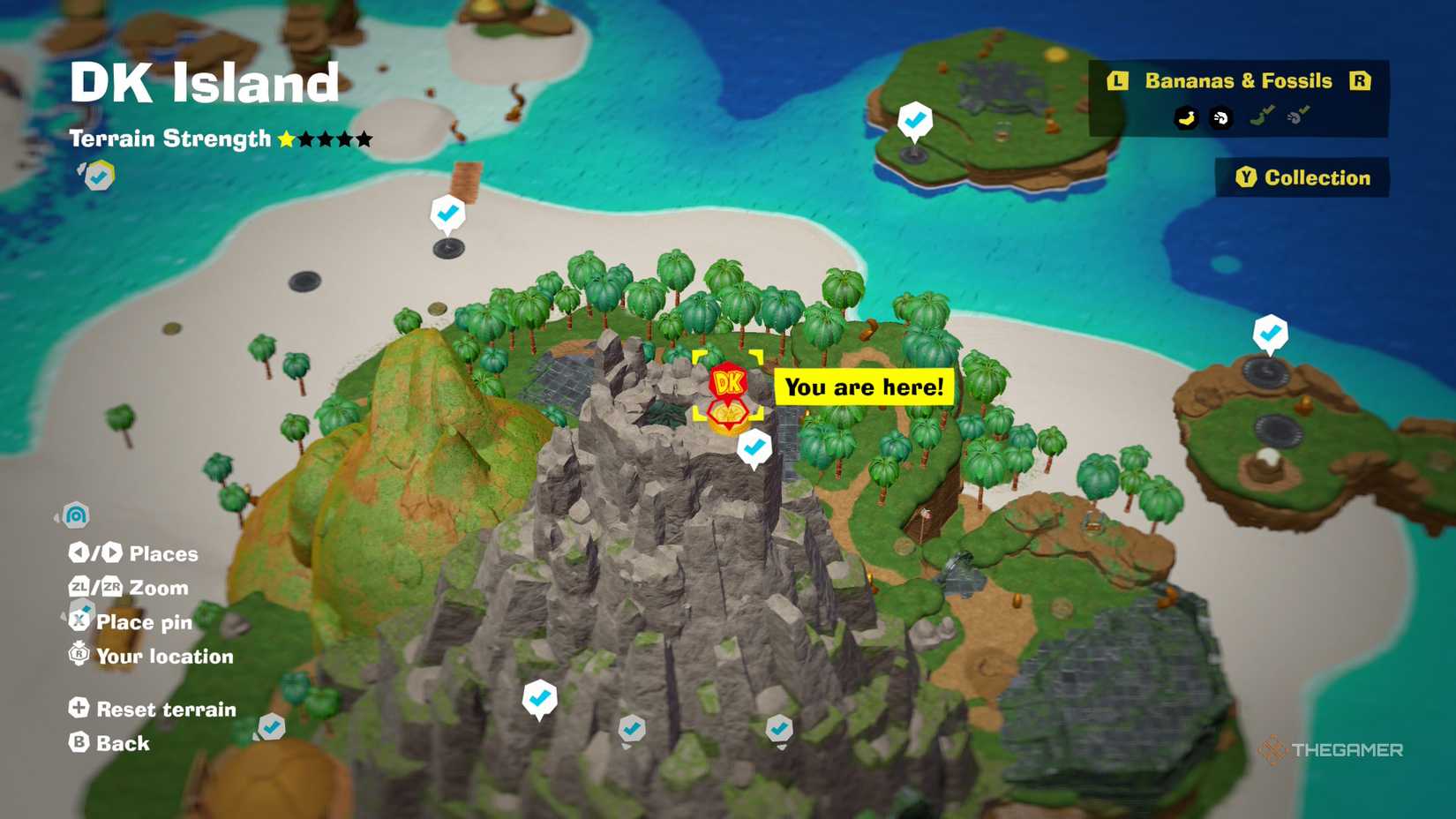1456x819 pixels.
Task: Click the You are here tooltip
Action: [863, 387]
